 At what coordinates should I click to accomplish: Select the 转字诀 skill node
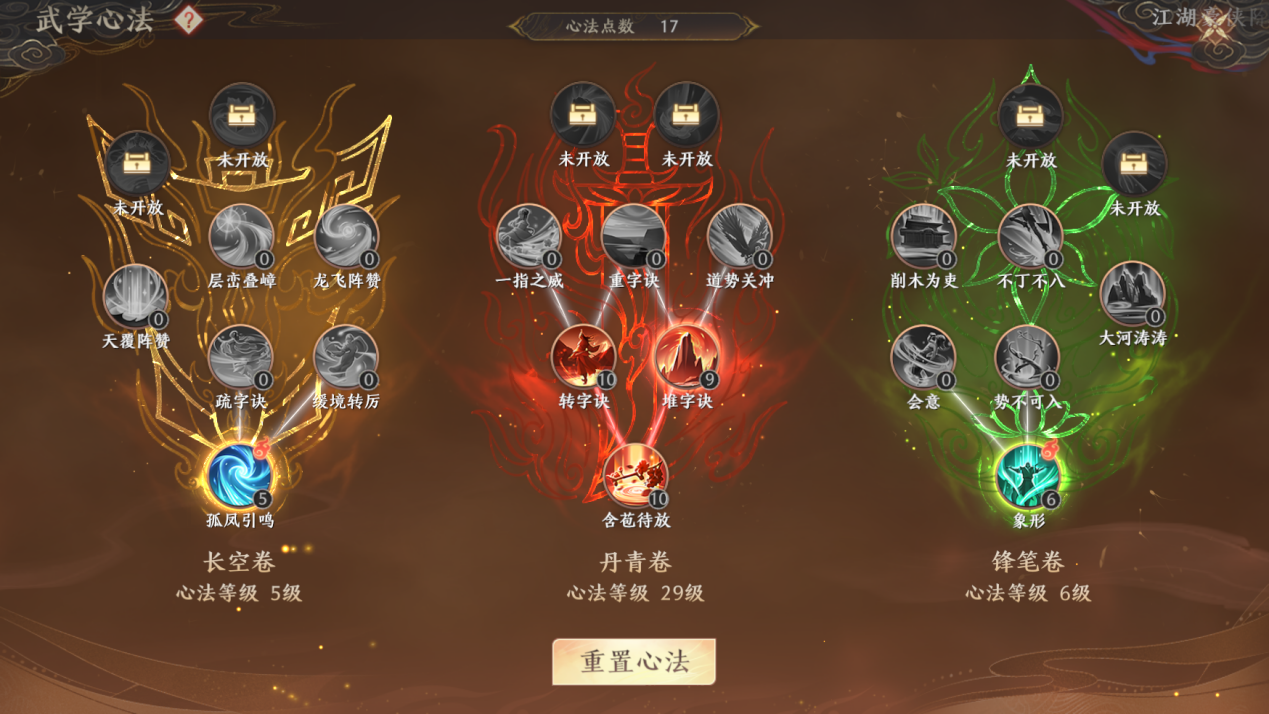tap(583, 357)
